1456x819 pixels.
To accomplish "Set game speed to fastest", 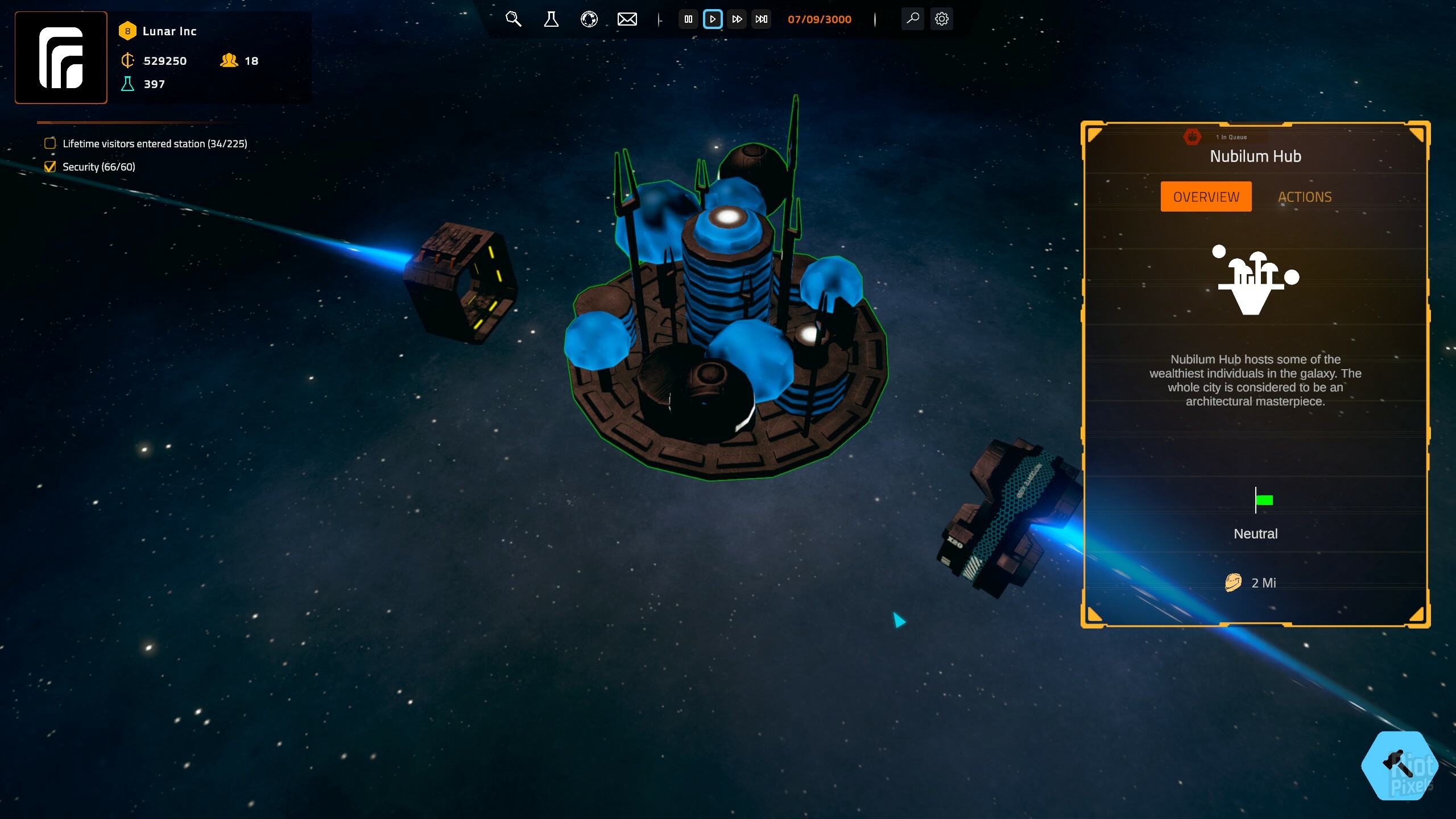I will click(762, 19).
